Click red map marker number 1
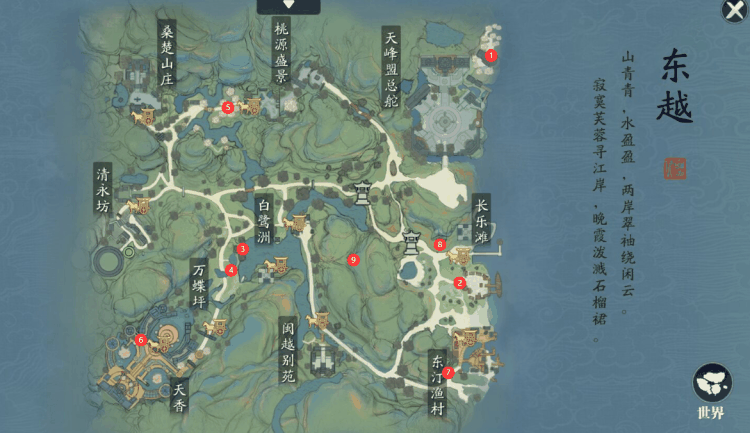 point(491,56)
